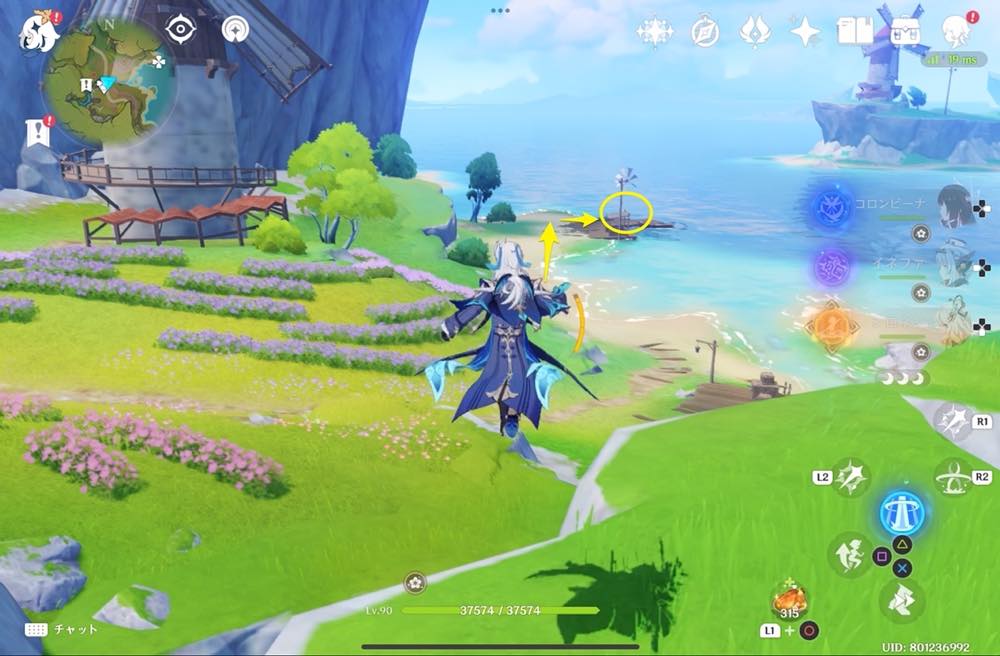Open the open-book handbook icon
This screenshot has width=1000, height=656.
tap(856, 33)
